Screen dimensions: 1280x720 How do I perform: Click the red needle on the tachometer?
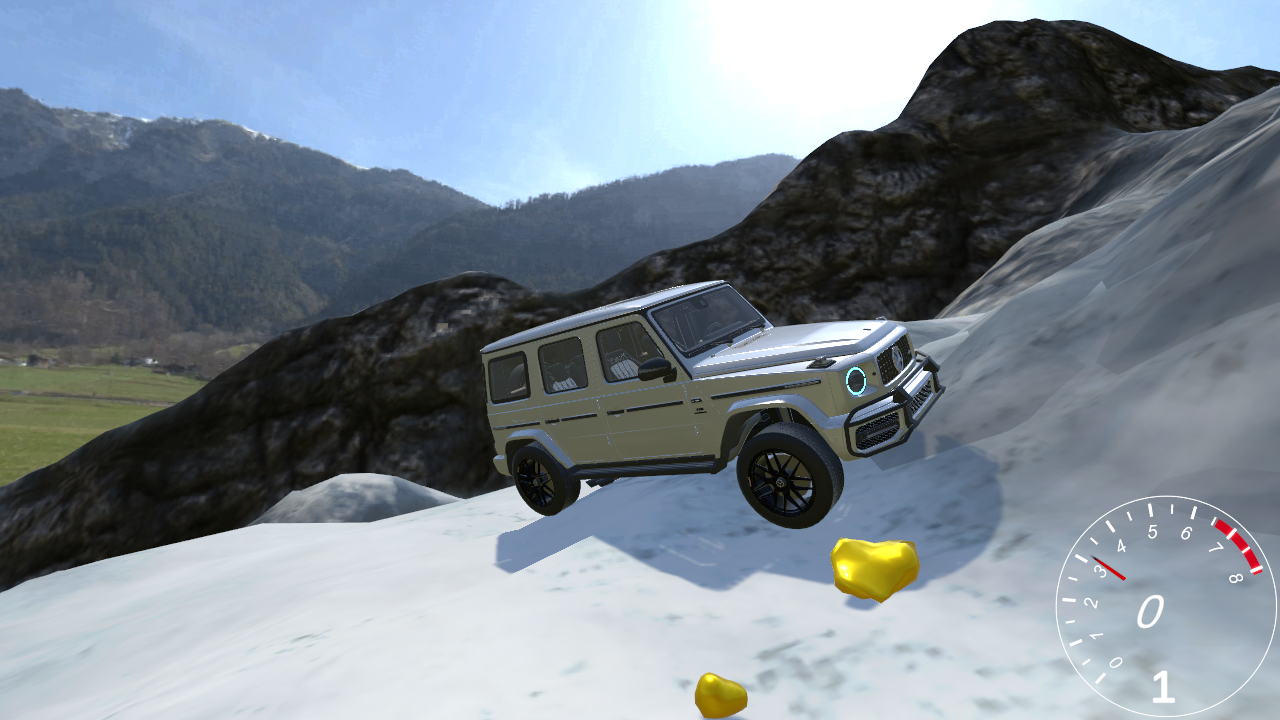(x=1110, y=566)
